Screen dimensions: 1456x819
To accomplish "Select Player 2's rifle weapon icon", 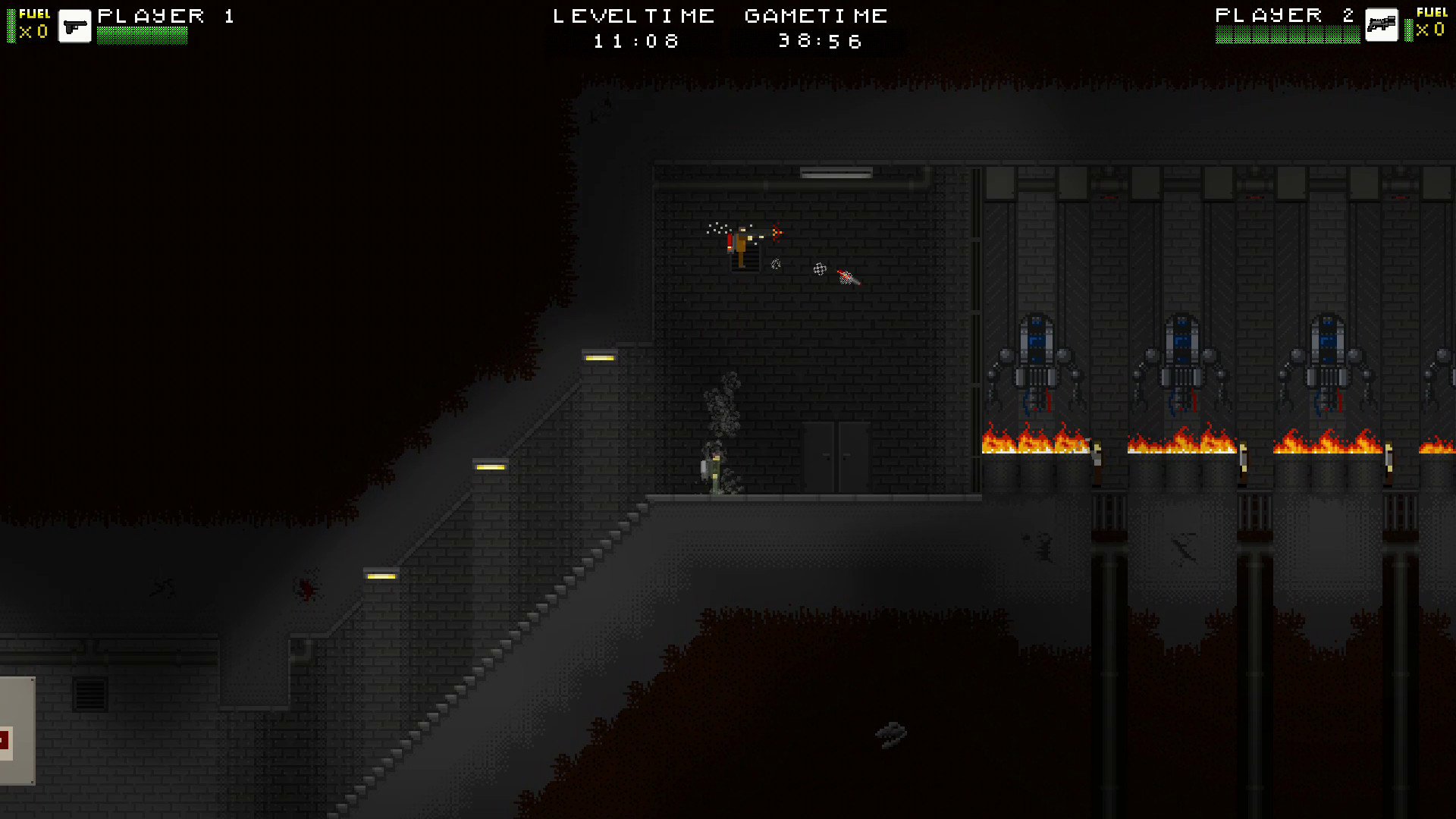I will pos(1382,25).
